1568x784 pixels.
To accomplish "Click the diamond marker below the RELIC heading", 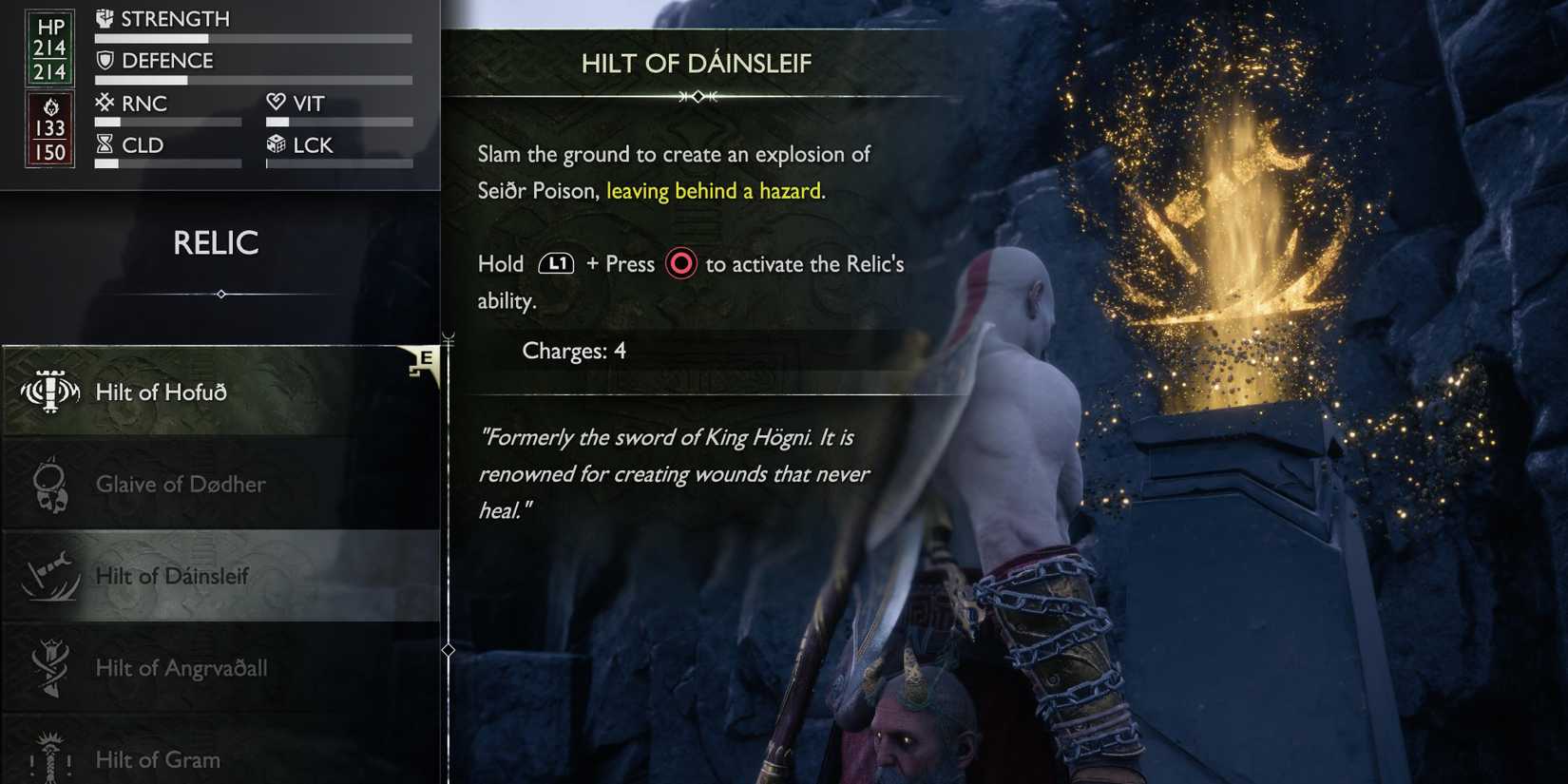I will (x=220, y=295).
